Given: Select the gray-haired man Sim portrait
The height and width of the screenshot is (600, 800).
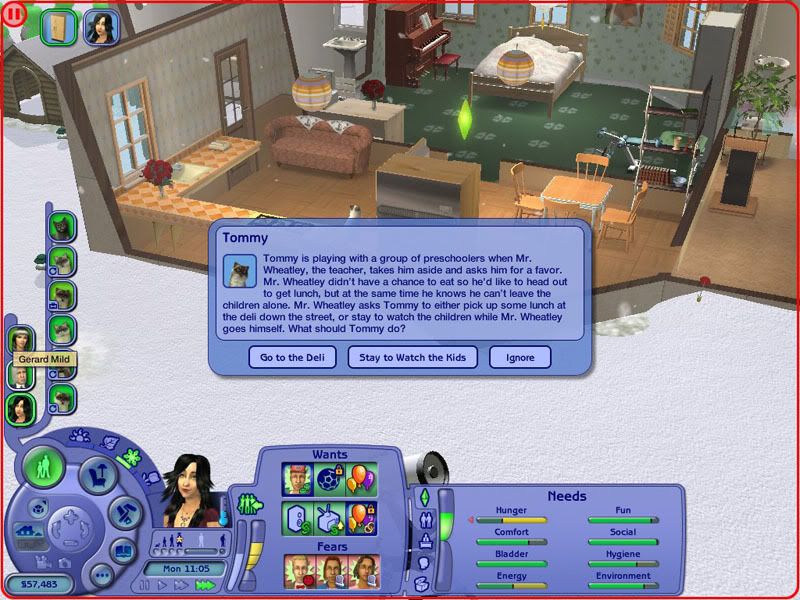Looking at the screenshot, I should [20, 375].
